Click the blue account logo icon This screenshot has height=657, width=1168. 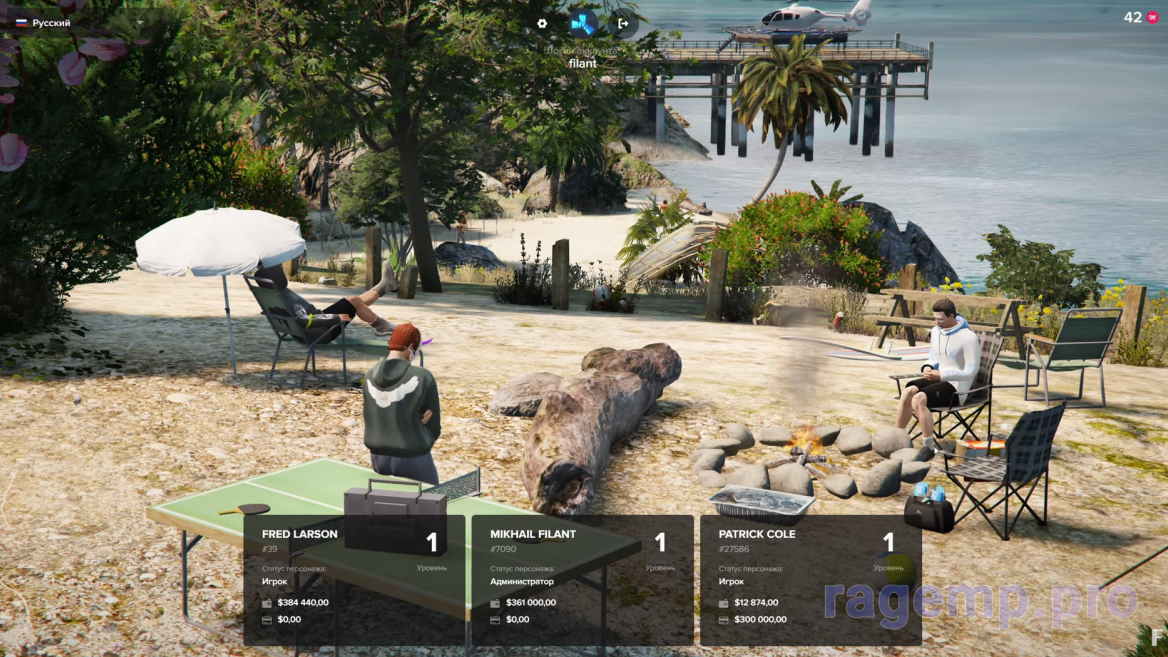582,23
